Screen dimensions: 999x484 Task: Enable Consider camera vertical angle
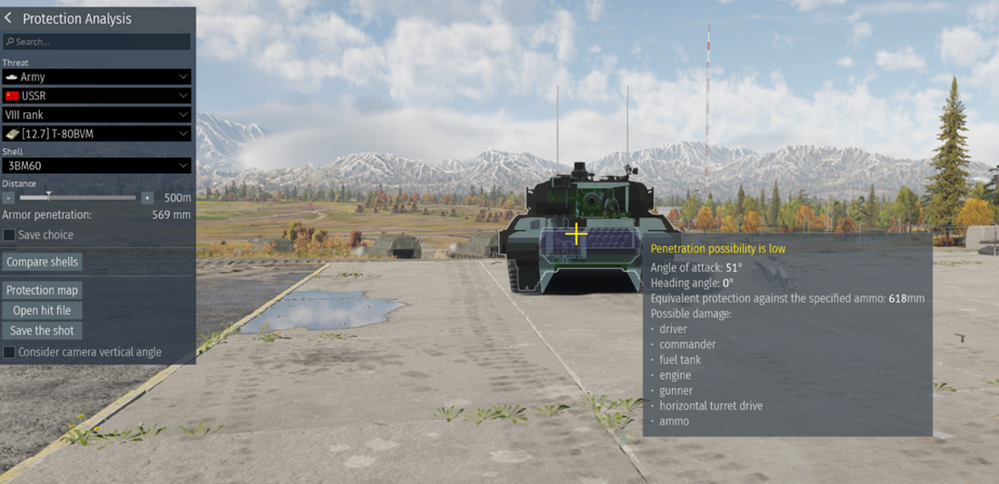pos(9,352)
